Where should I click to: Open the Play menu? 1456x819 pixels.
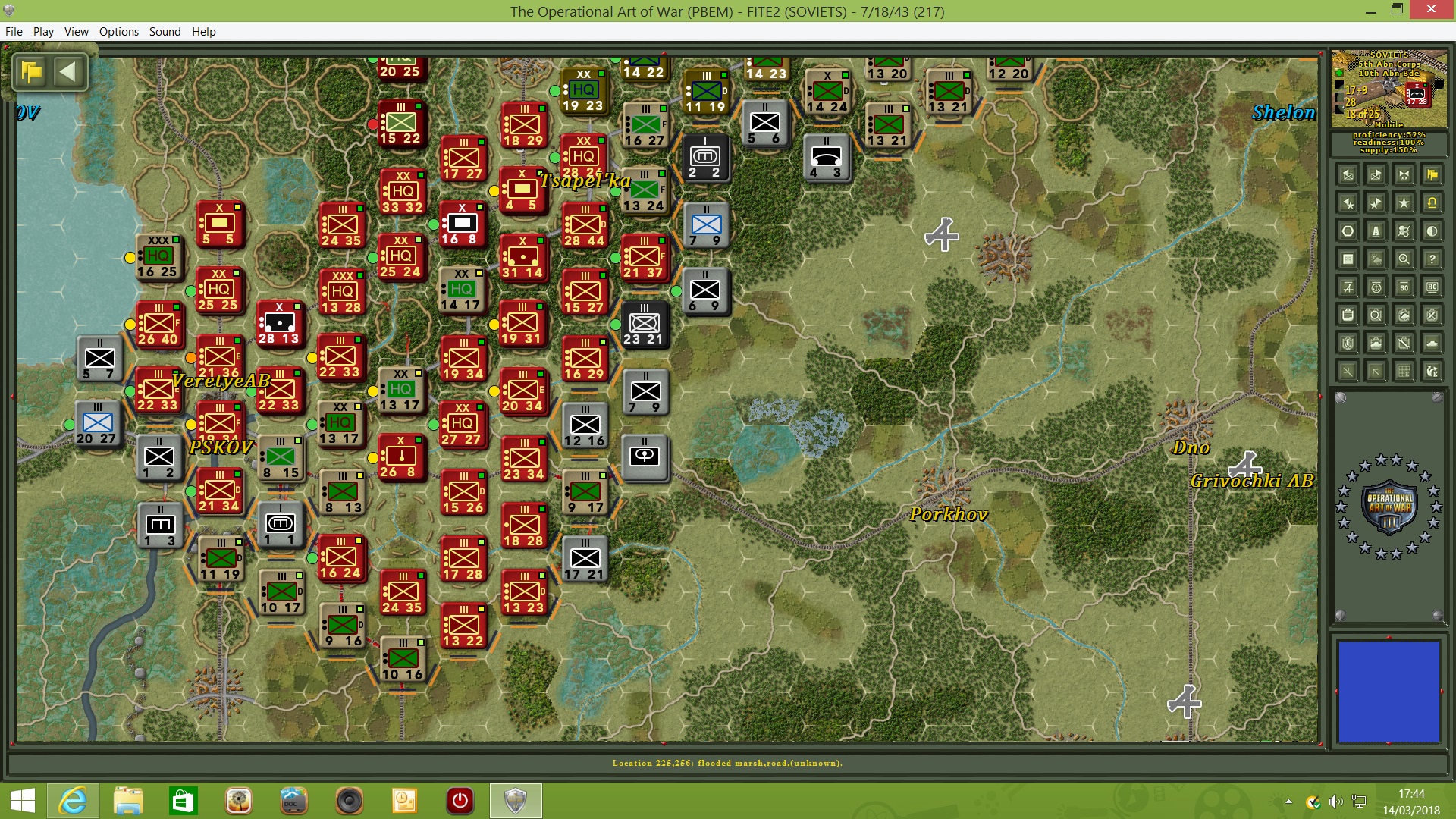(43, 32)
